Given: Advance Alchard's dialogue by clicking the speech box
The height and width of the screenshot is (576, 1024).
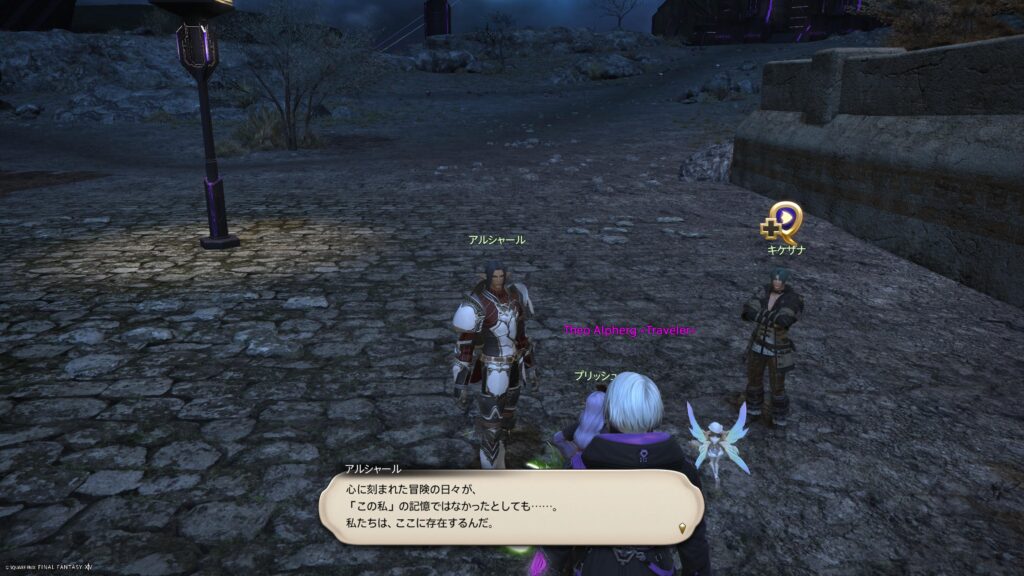Looking at the screenshot, I should [x=510, y=508].
